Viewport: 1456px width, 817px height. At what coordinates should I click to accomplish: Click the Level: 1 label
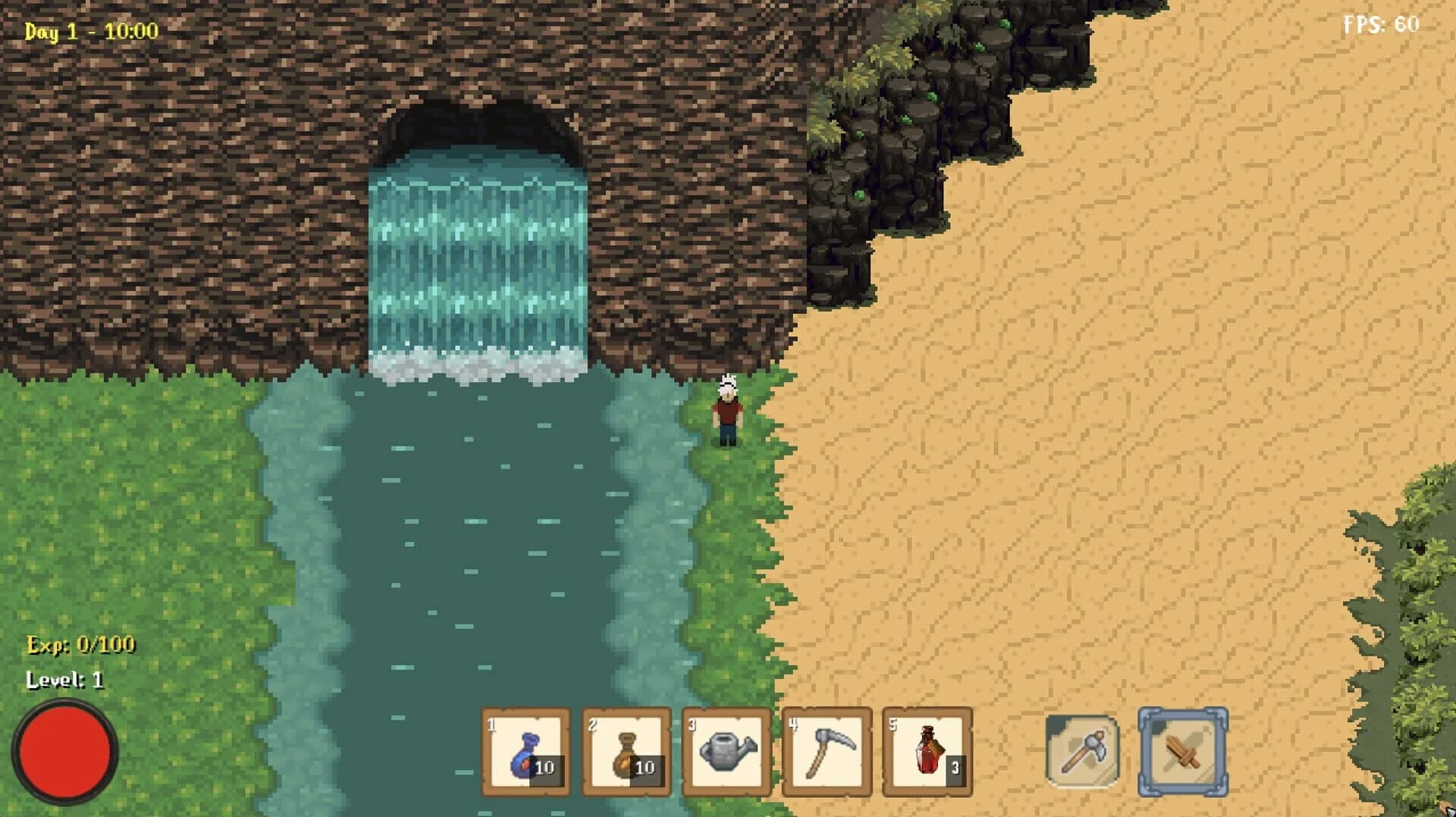(67, 681)
